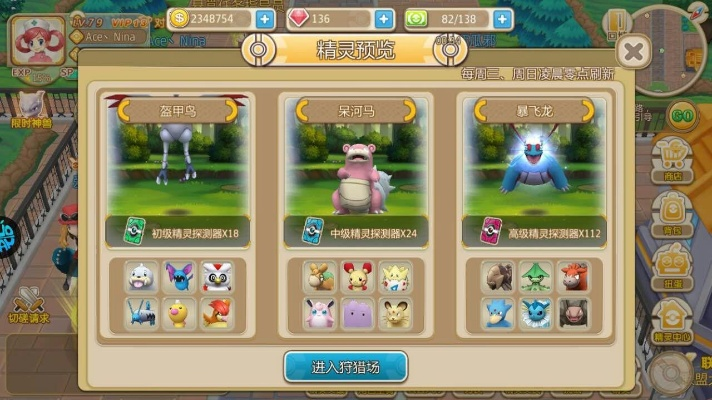Tap the Eevee preview icon
The width and height of the screenshot is (712, 400).
click(x=322, y=278)
